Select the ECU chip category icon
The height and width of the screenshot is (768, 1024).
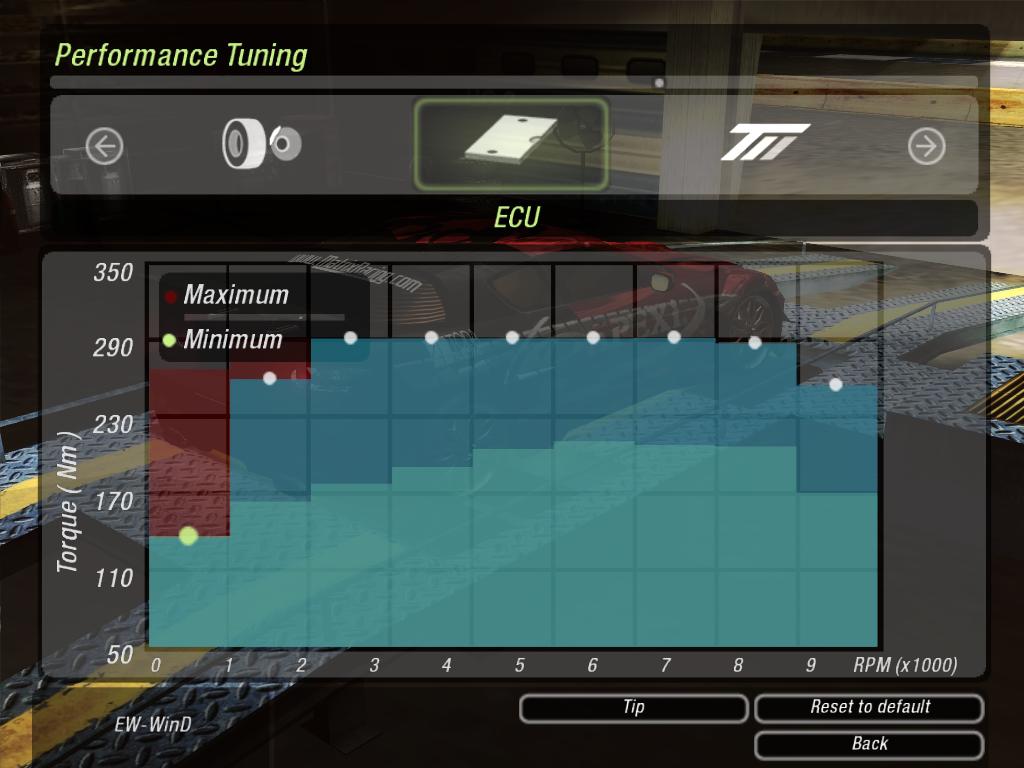point(511,144)
